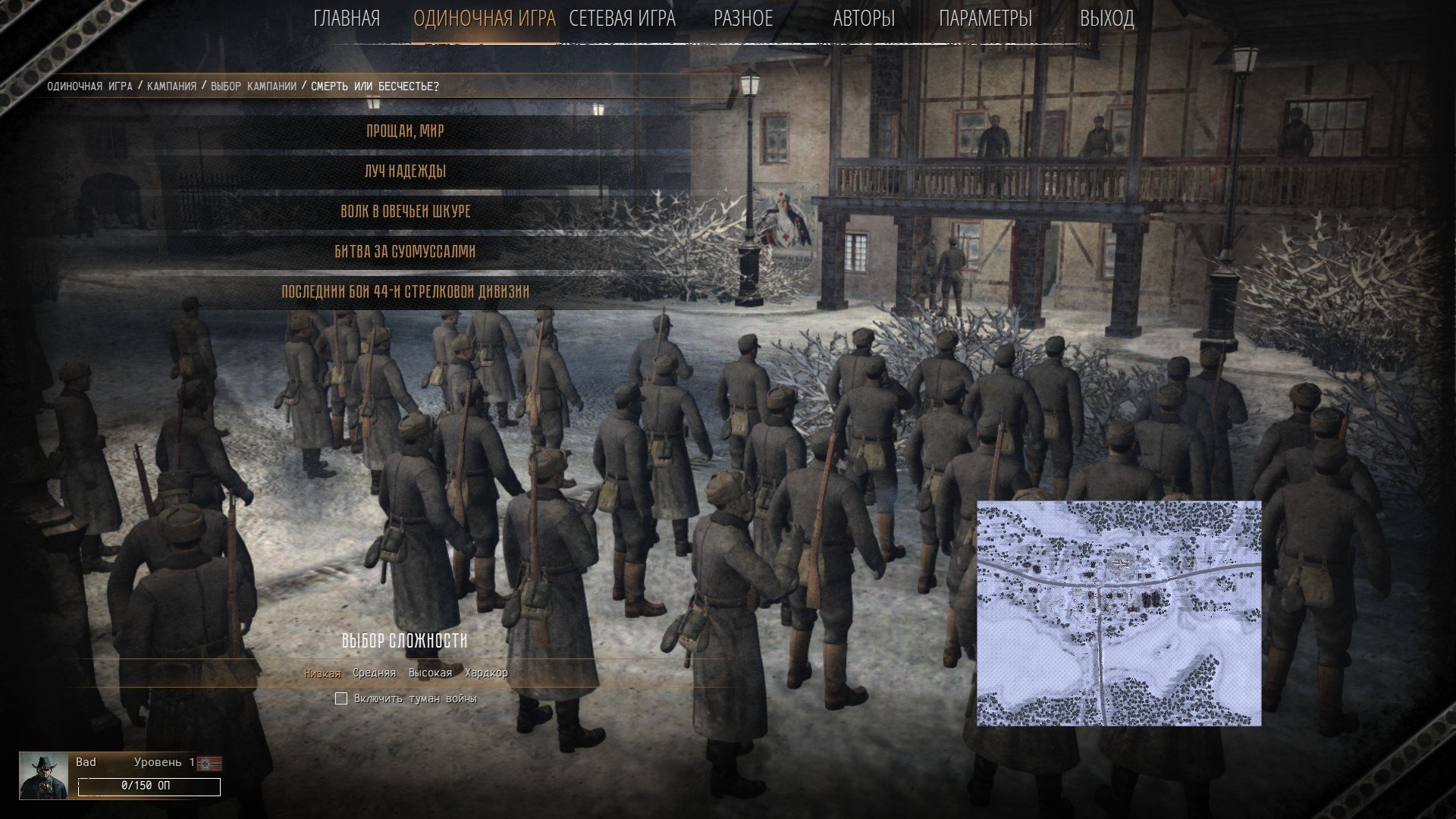
Task: Launch ПОСЛЕДНИЙ БОЙ 44-Й СТРЕЛКОВОЙ ДИВИЗИИ
Action: (406, 292)
